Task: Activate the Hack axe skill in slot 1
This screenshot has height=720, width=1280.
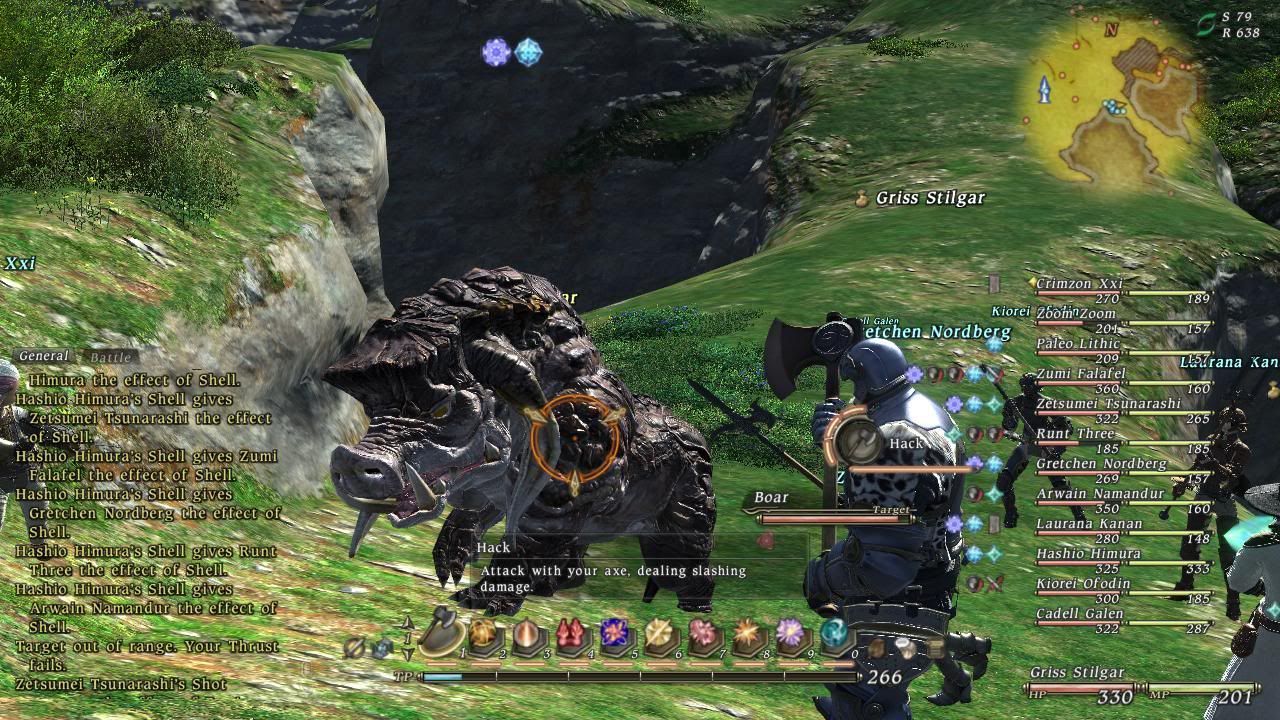Action: click(x=442, y=634)
